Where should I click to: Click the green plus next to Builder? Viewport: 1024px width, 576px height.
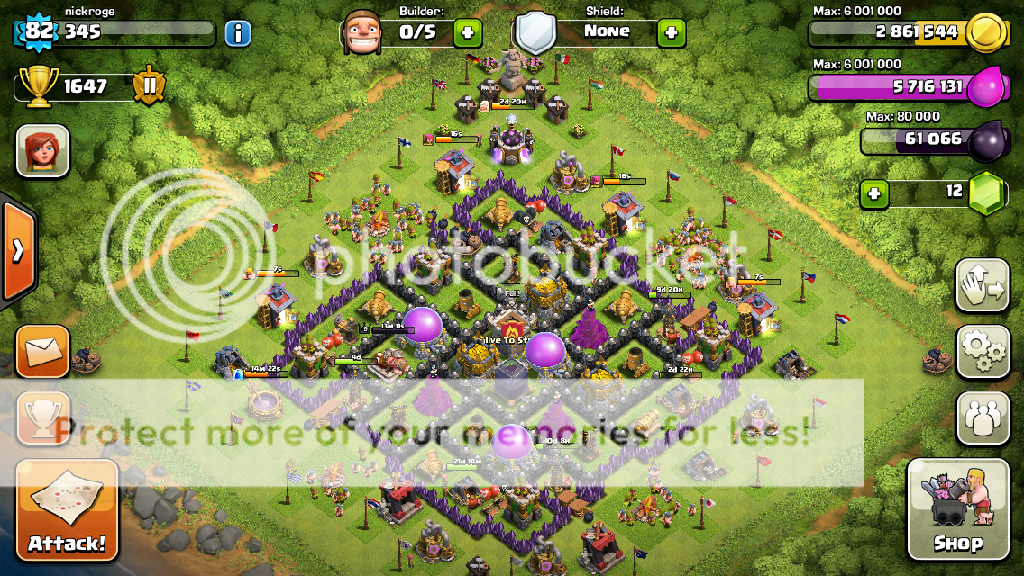(467, 32)
